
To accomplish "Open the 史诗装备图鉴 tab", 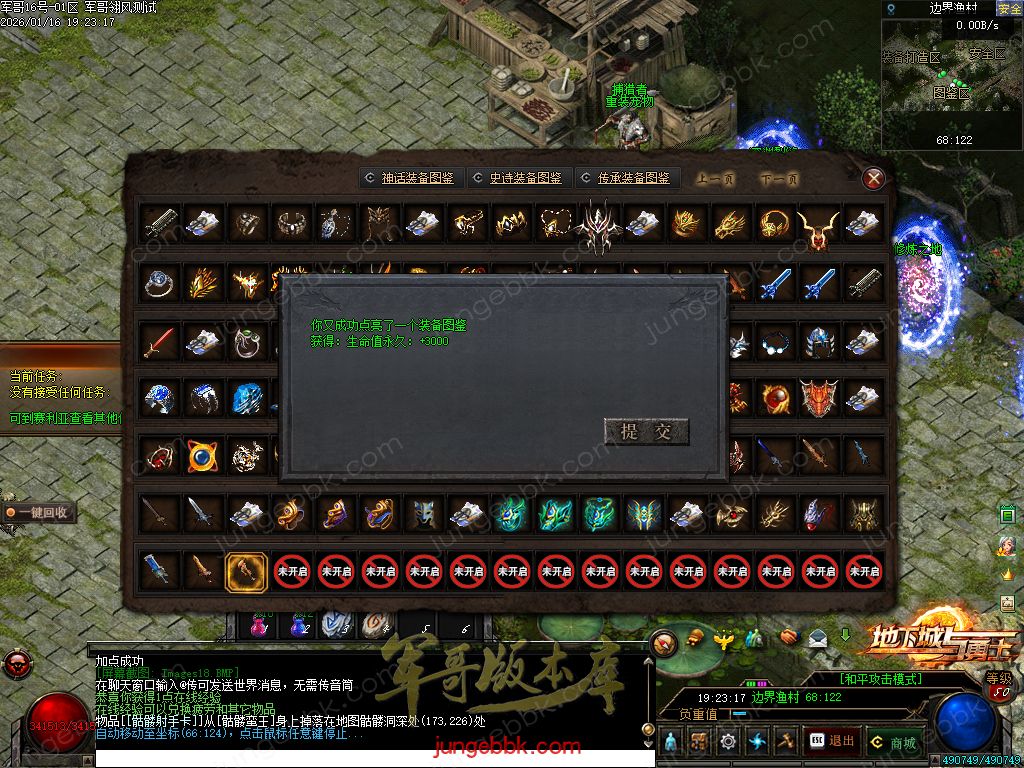I will coord(517,178).
